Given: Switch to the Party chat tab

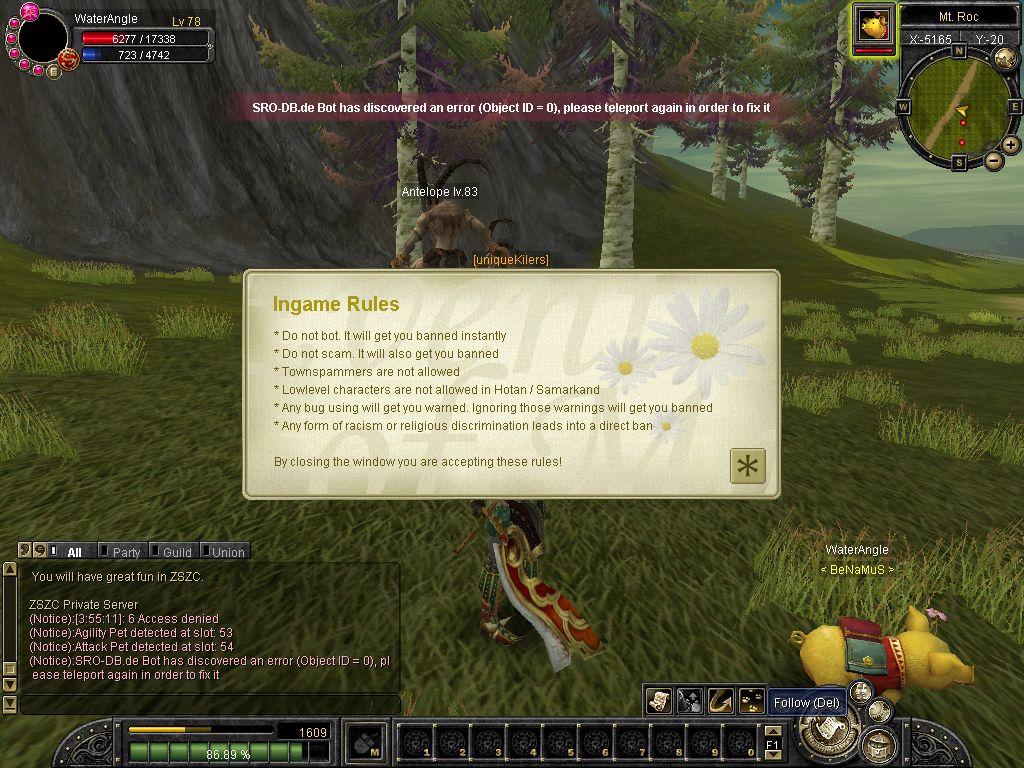Looking at the screenshot, I should [x=126, y=551].
